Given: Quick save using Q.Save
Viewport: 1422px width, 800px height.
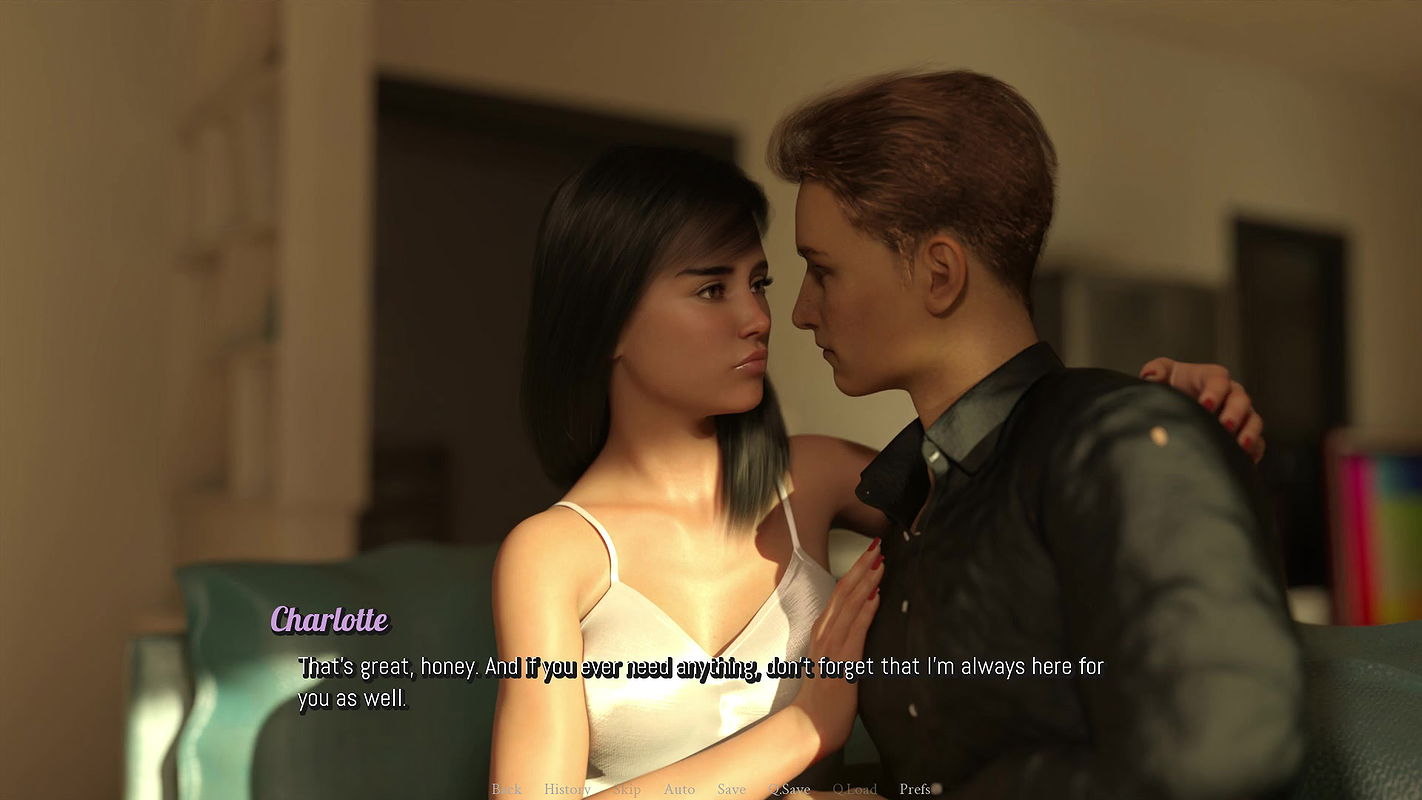Looking at the screenshot, I should (x=789, y=789).
